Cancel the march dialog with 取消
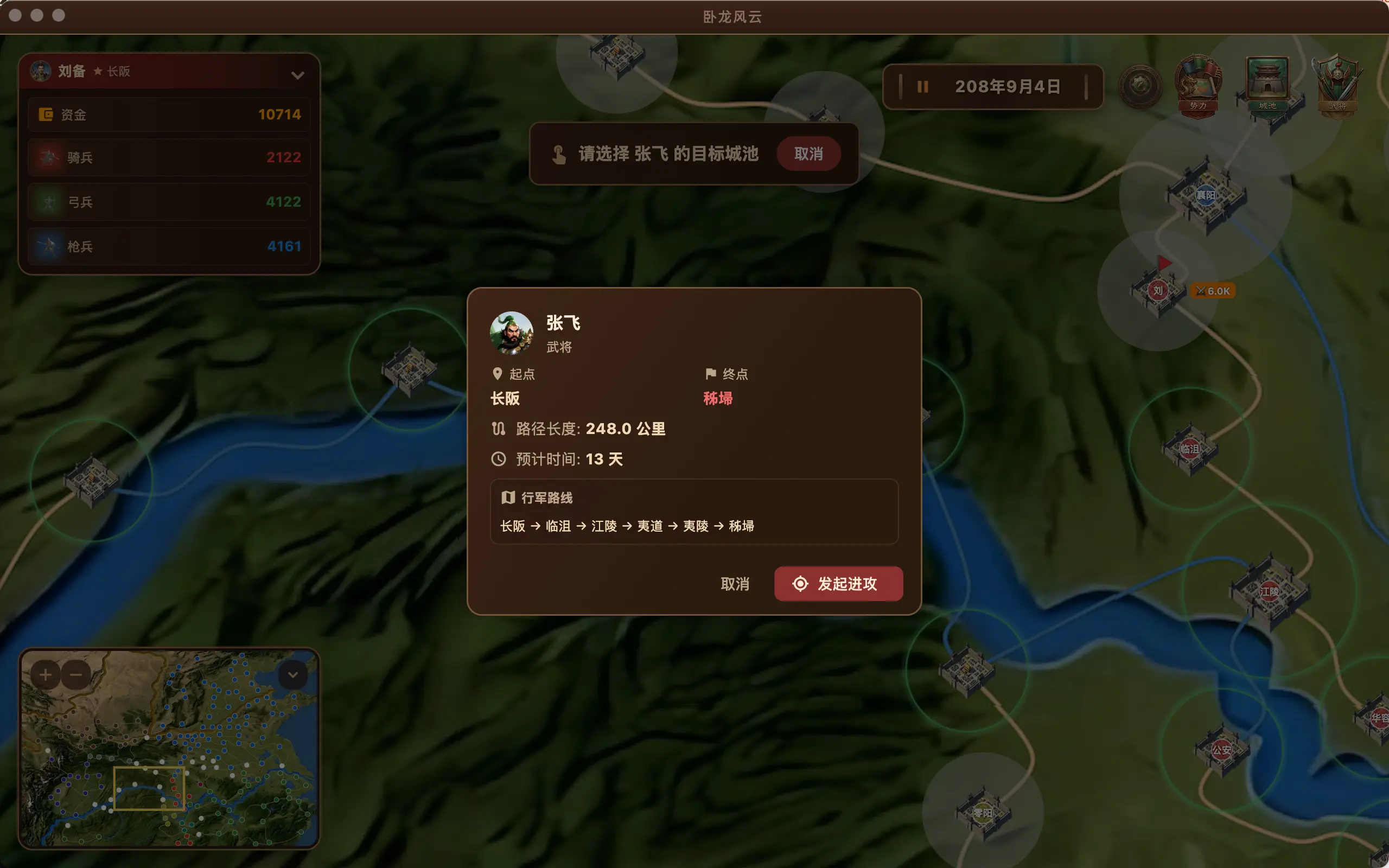Viewport: 1389px width, 868px height. pyautogui.click(x=735, y=583)
